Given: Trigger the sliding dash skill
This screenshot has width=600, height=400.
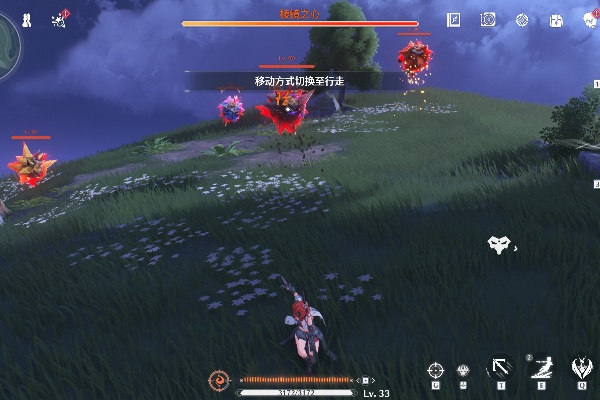Looking at the screenshot, I should 539,367.
